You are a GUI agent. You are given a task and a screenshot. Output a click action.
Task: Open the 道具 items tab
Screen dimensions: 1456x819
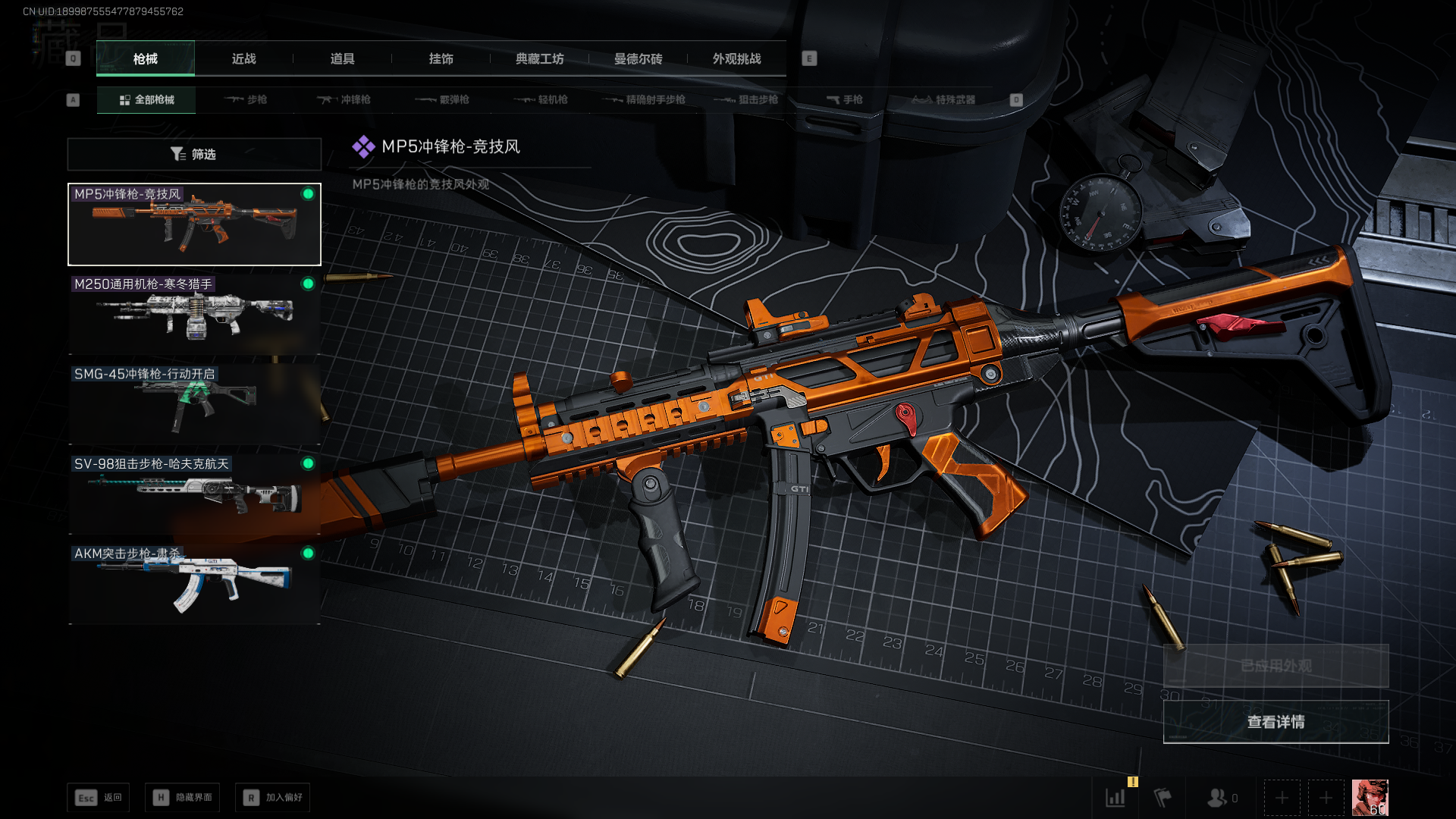pos(342,59)
